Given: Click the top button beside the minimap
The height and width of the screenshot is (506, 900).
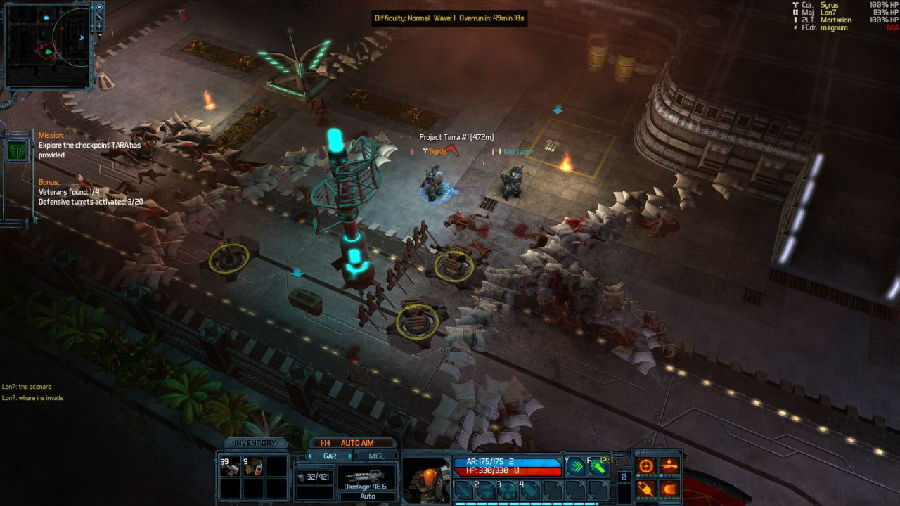Looking at the screenshot, I should point(98,8).
